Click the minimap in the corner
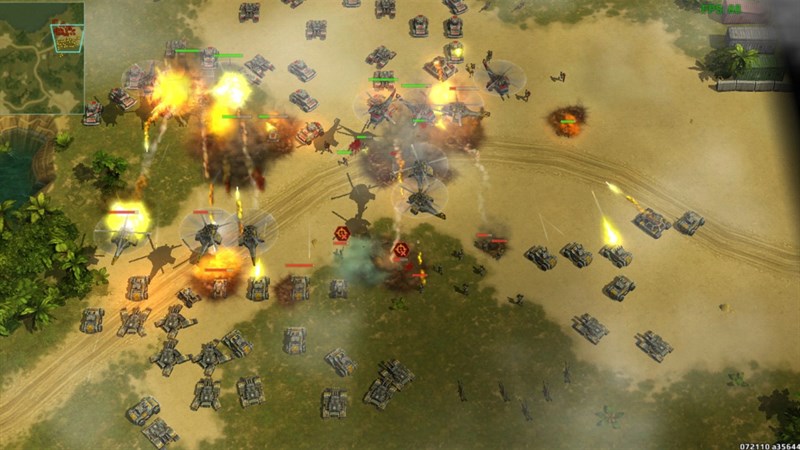 coord(42,57)
